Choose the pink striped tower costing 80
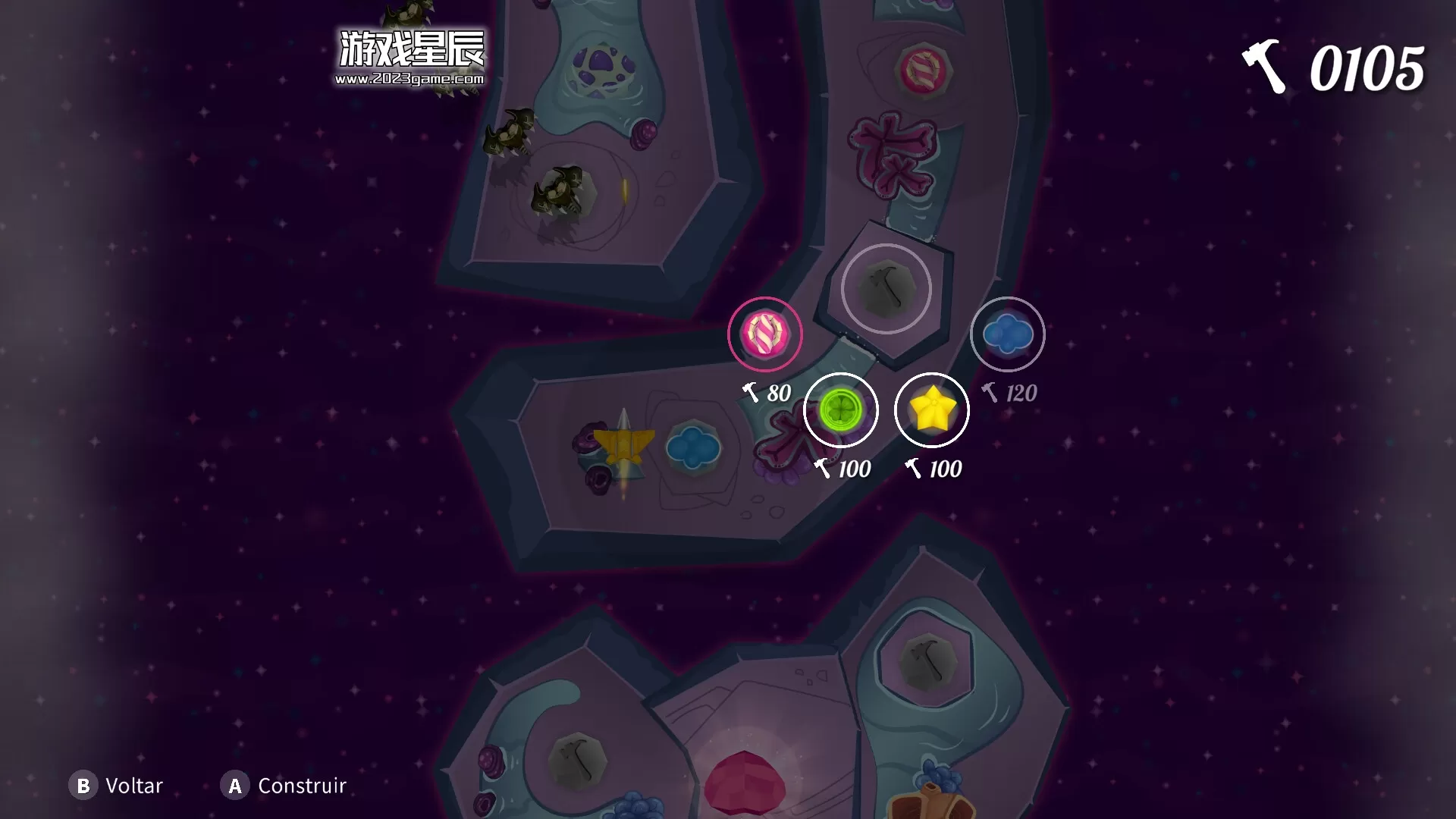This screenshot has height=819, width=1456. coord(764,334)
